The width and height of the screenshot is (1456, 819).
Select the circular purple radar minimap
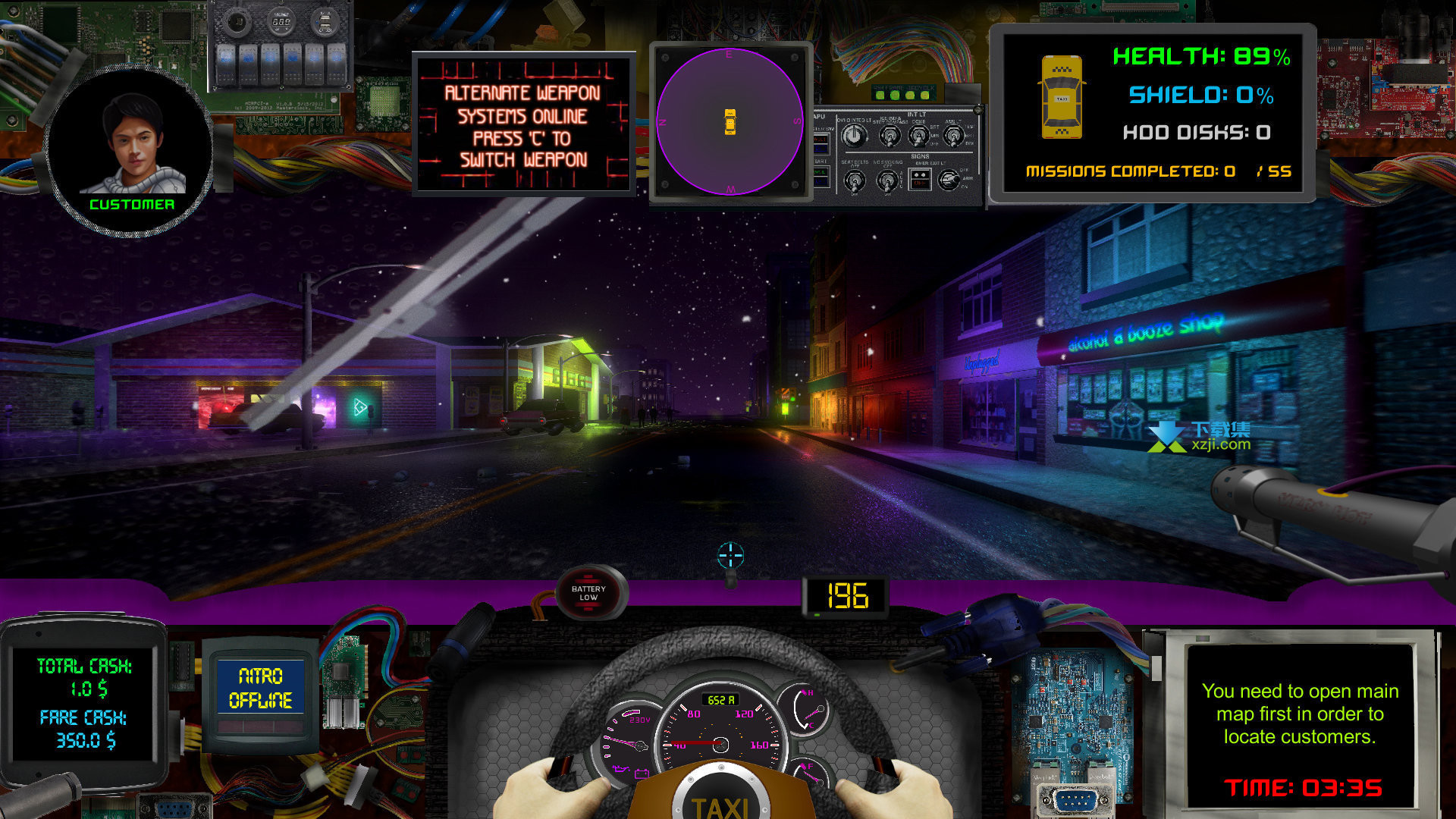(730, 121)
